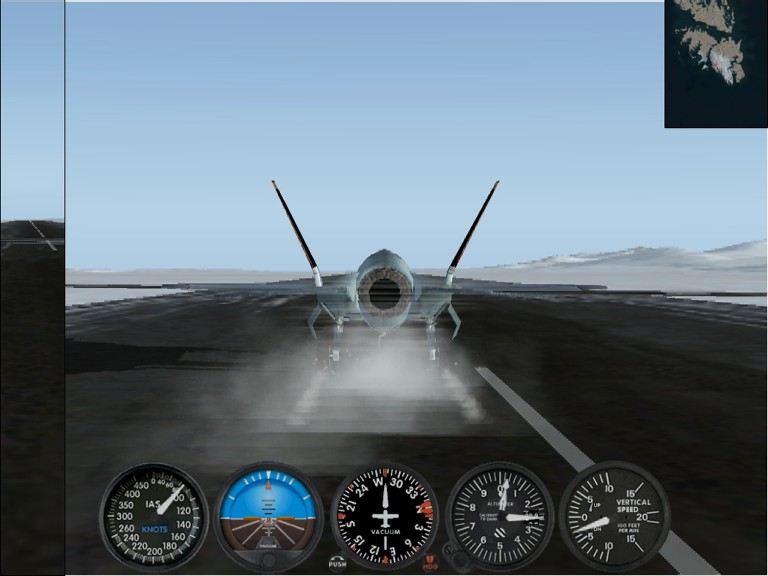768x576 pixels.
Task: Click the attitude indicator's adjustment knob
Action: pyautogui.click(x=268, y=561)
